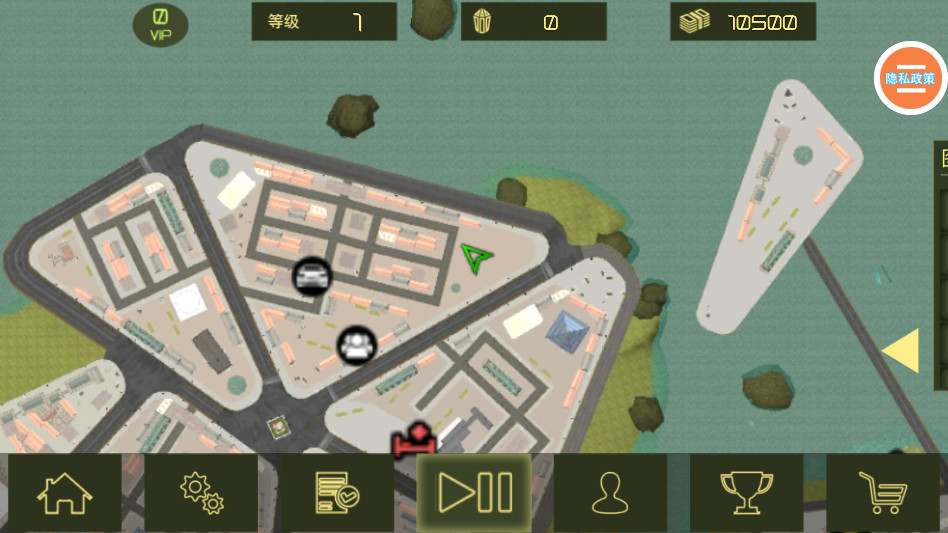Open the home menu button
The image size is (948, 533).
pyautogui.click(x=65, y=493)
